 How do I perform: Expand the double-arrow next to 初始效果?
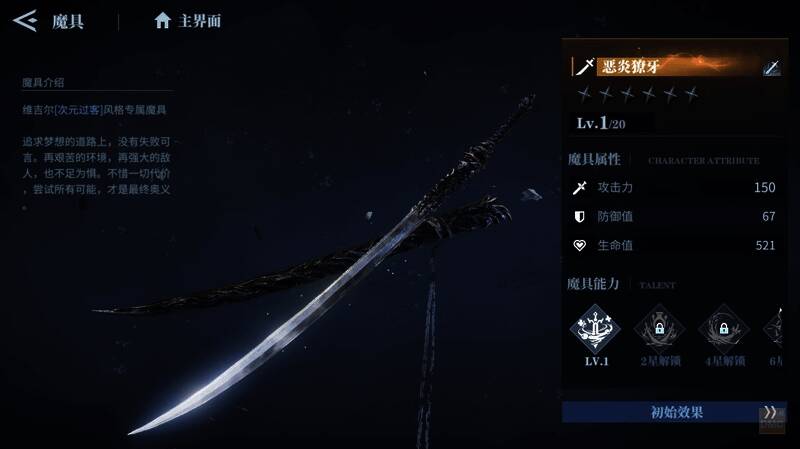click(x=770, y=412)
